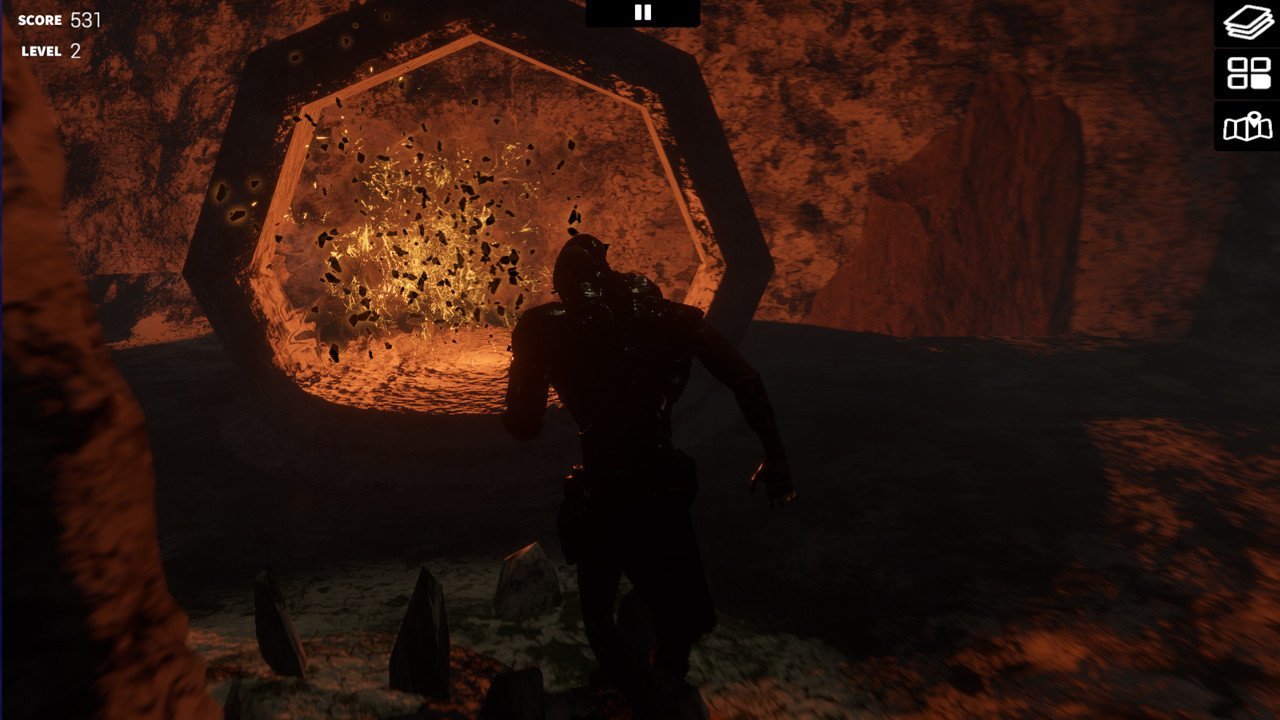Open the stacked layers icon

point(1248,23)
